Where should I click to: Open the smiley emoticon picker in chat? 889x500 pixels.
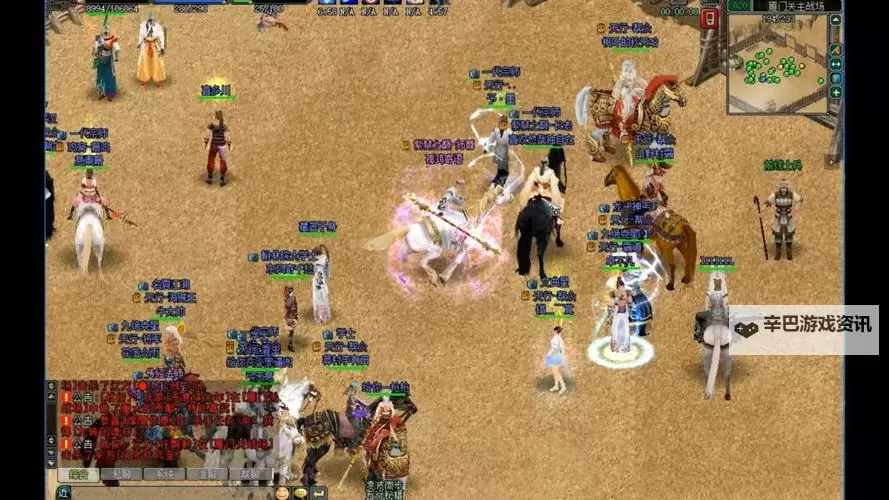283,492
